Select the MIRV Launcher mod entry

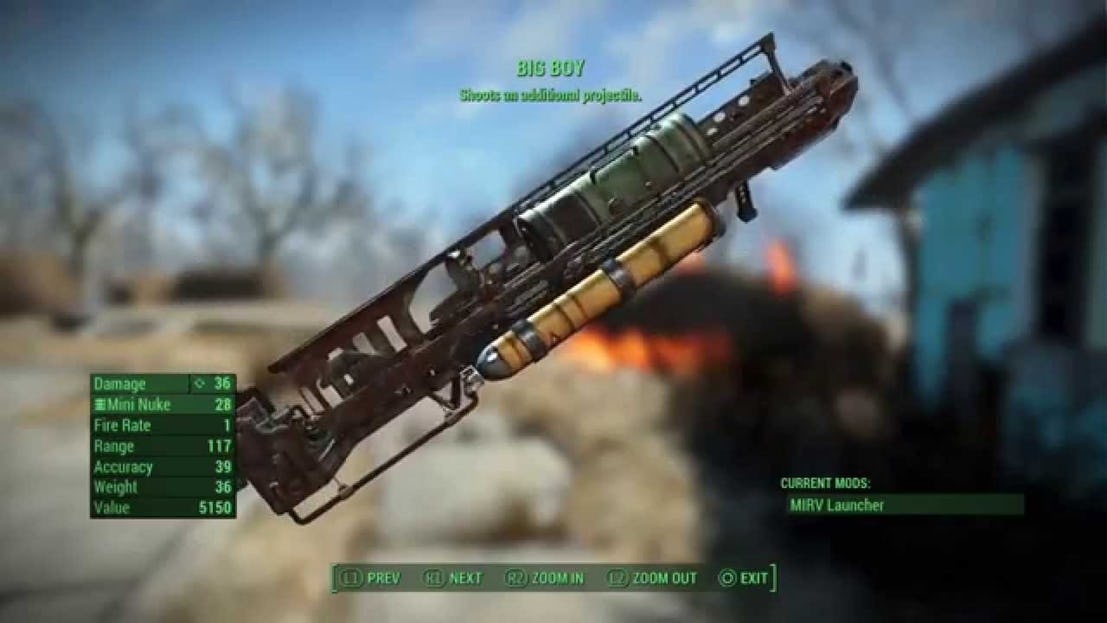(x=836, y=505)
